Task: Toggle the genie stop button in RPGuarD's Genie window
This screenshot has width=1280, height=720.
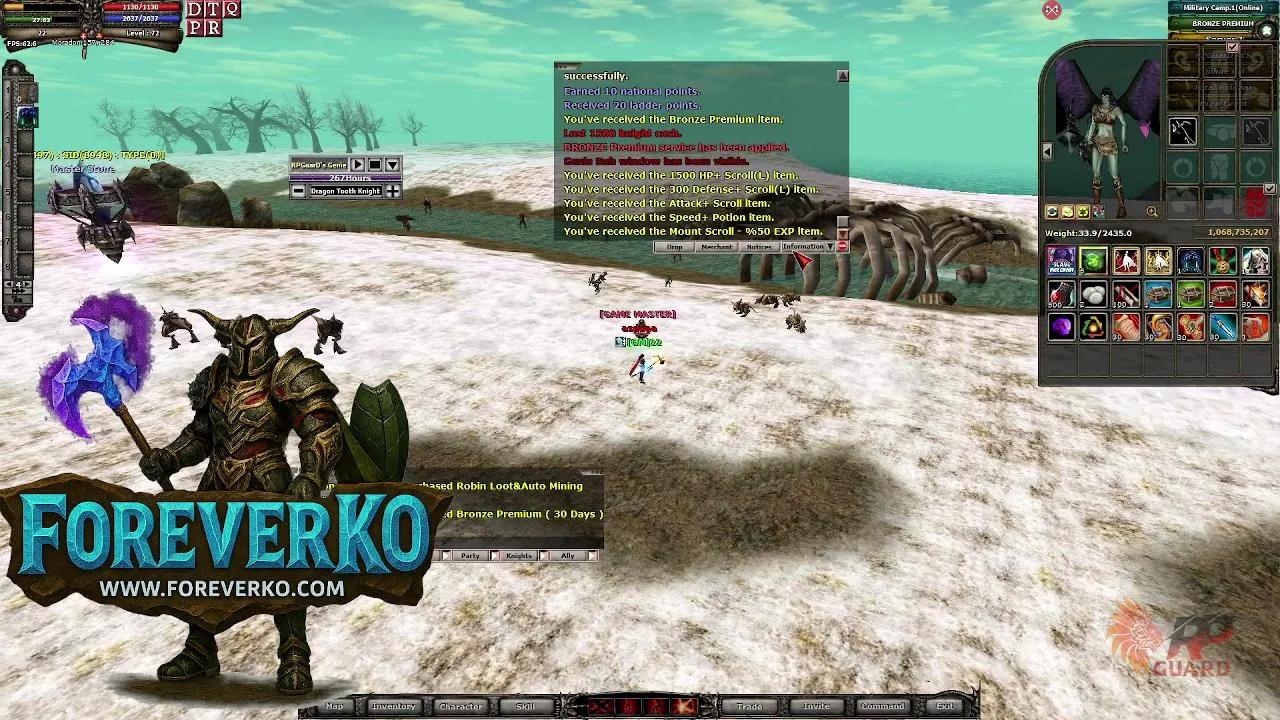Action: click(375, 164)
